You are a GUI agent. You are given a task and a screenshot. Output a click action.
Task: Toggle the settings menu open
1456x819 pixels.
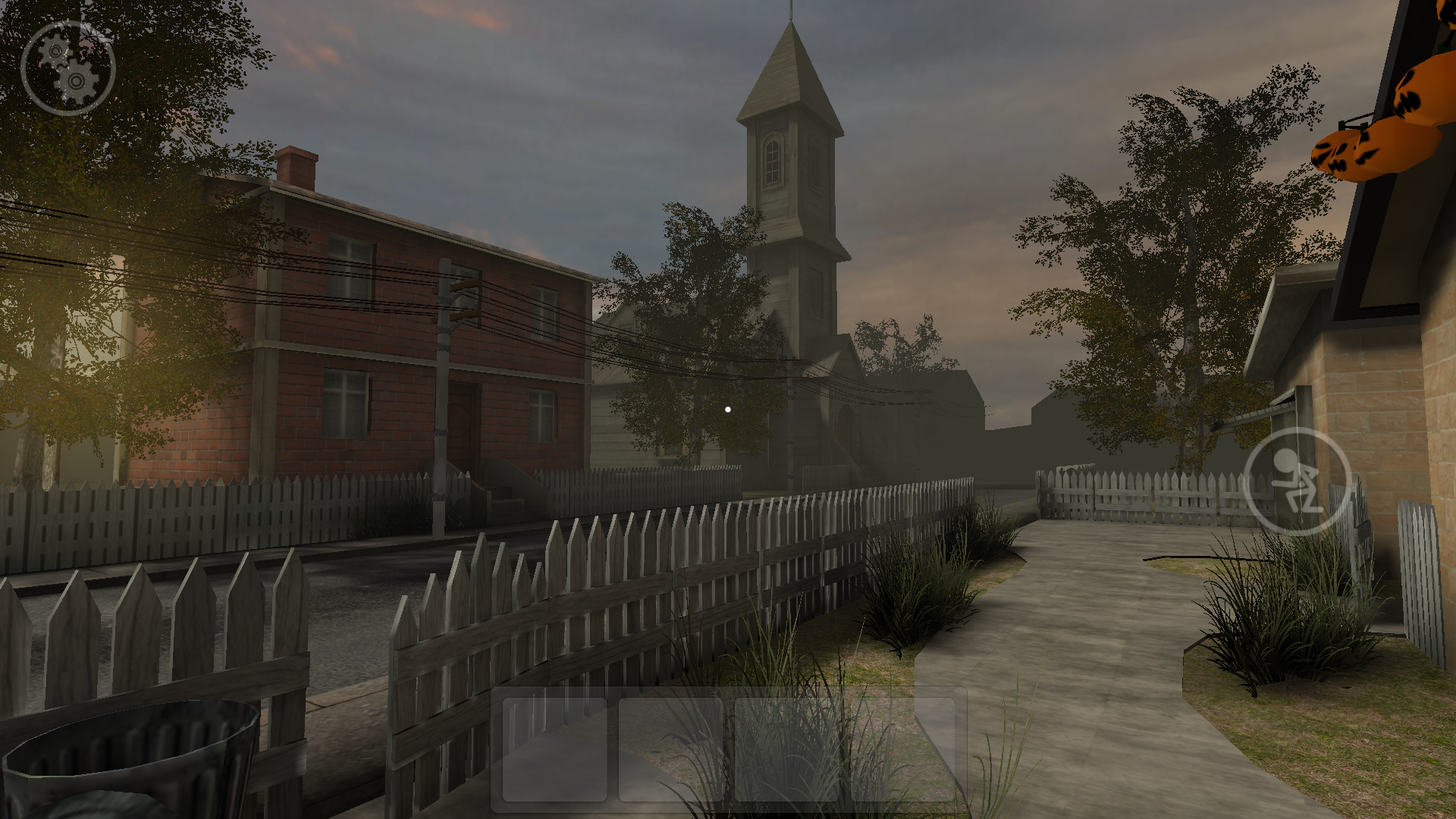pyautogui.click(x=68, y=68)
